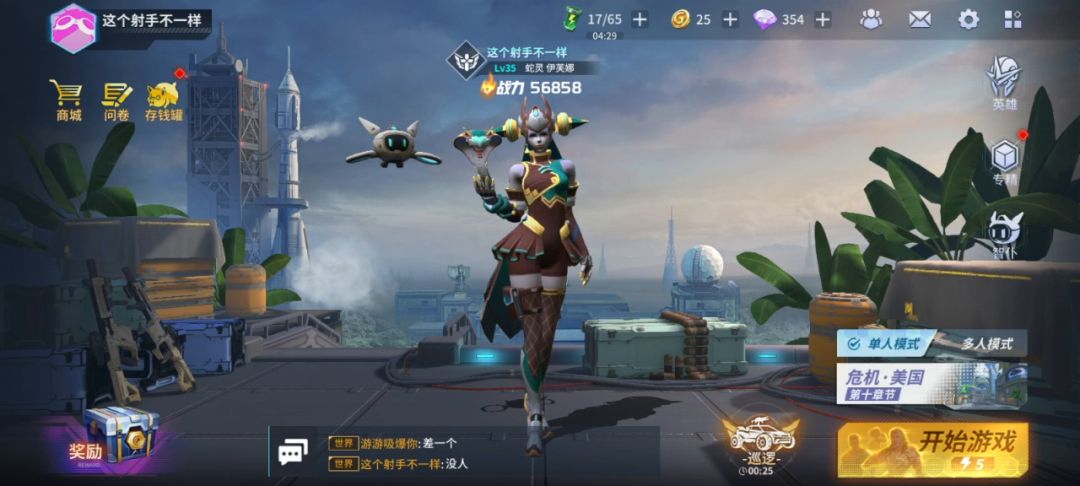Image resolution: width=1080 pixels, height=486 pixels.
Task: Switch to 多人模式 multiplayer mode
Action: pyautogui.click(x=986, y=343)
